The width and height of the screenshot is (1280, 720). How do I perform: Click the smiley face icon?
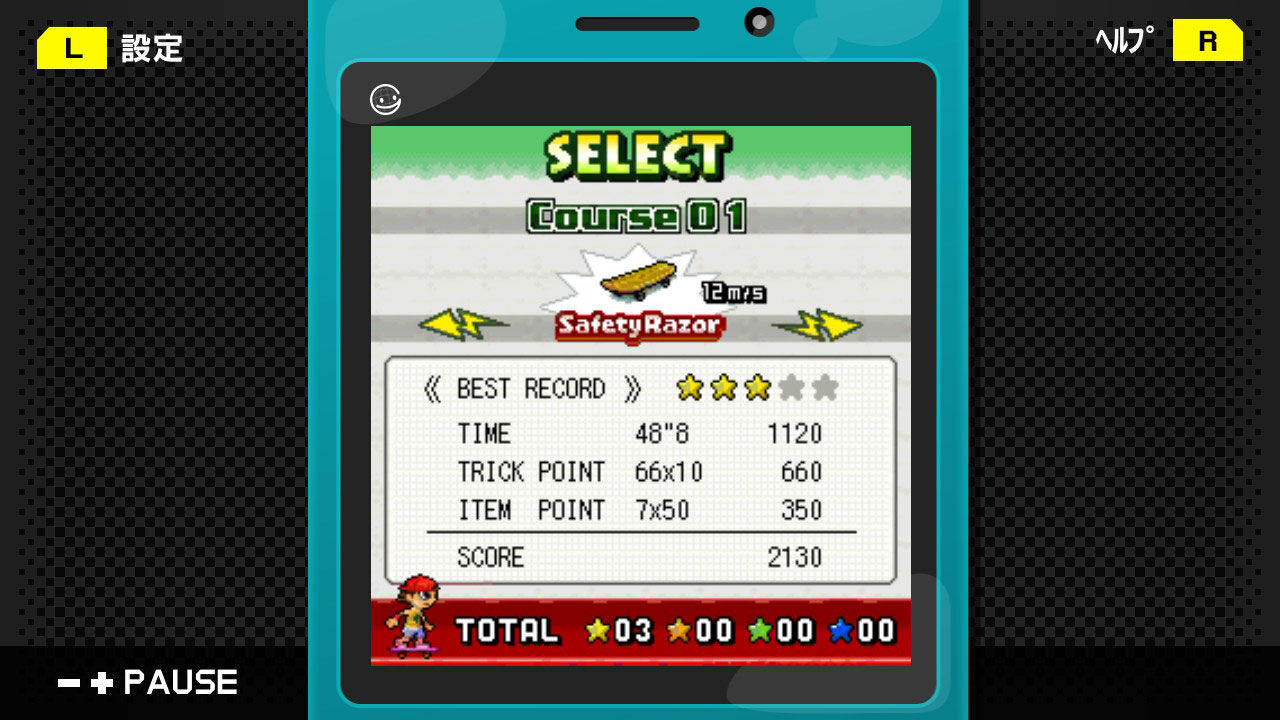coord(386,100)
